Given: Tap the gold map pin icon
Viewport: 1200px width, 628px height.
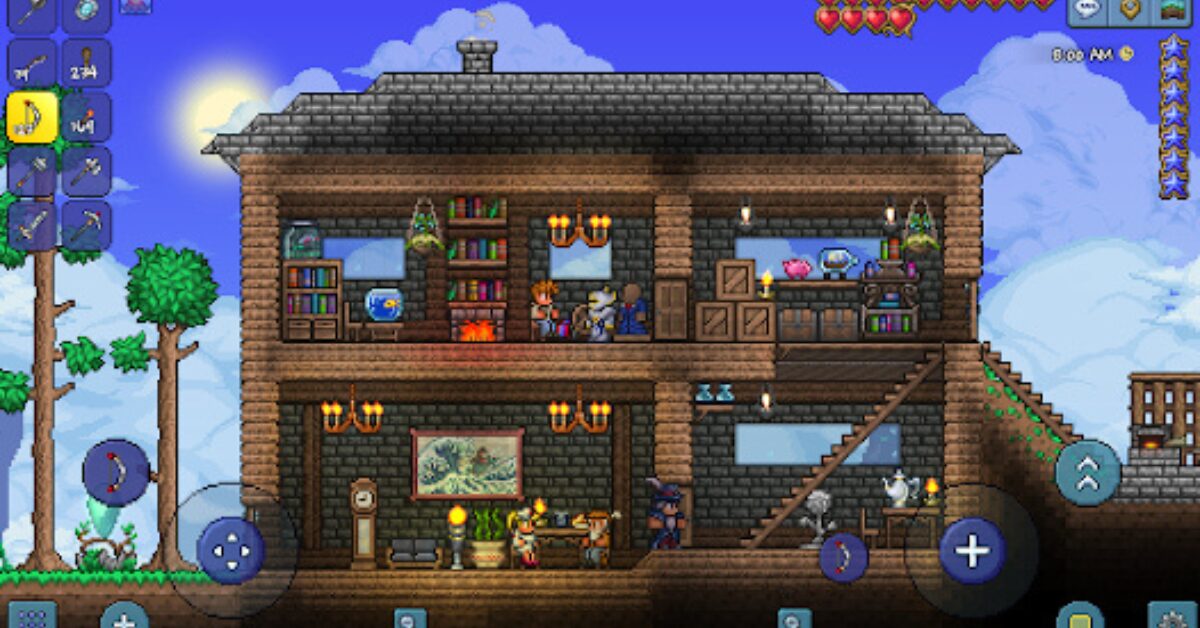Looking at the screenshot, I should (x=1130, y=10).
